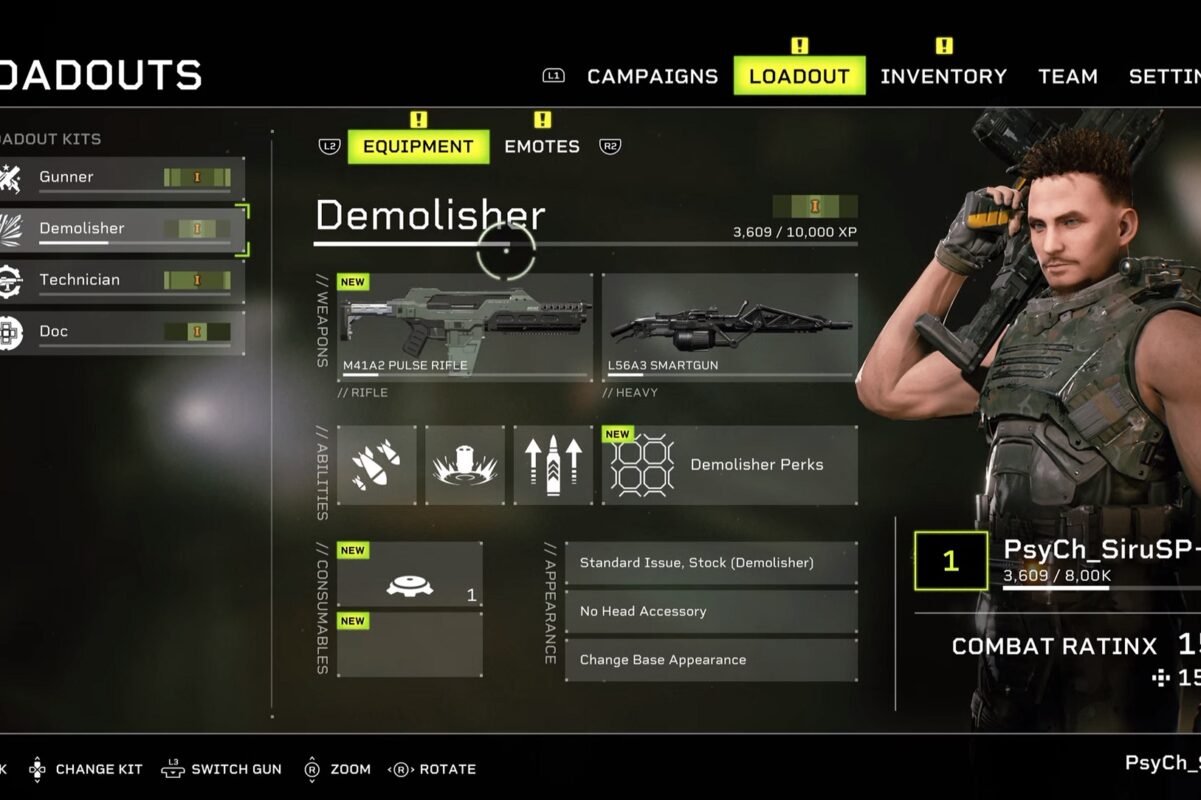Open Standard Issue, Stock appearance option
Viewport: 1201px width, 800px height.
tap(711, 563)
